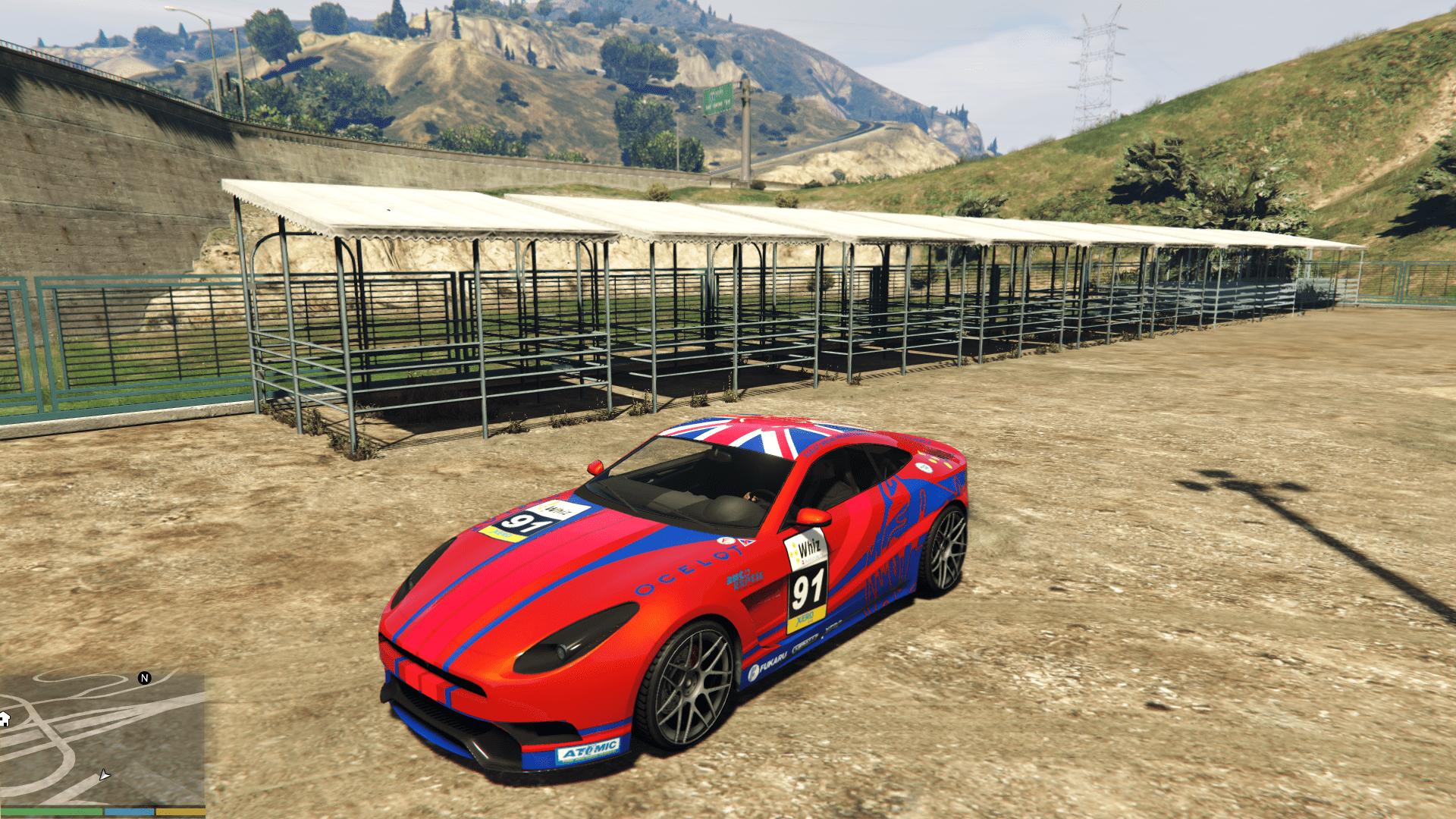The width and height of the screenshot is (1456, 819).
Task: Click the player arrow on the minimap
Action: [105, 775]
